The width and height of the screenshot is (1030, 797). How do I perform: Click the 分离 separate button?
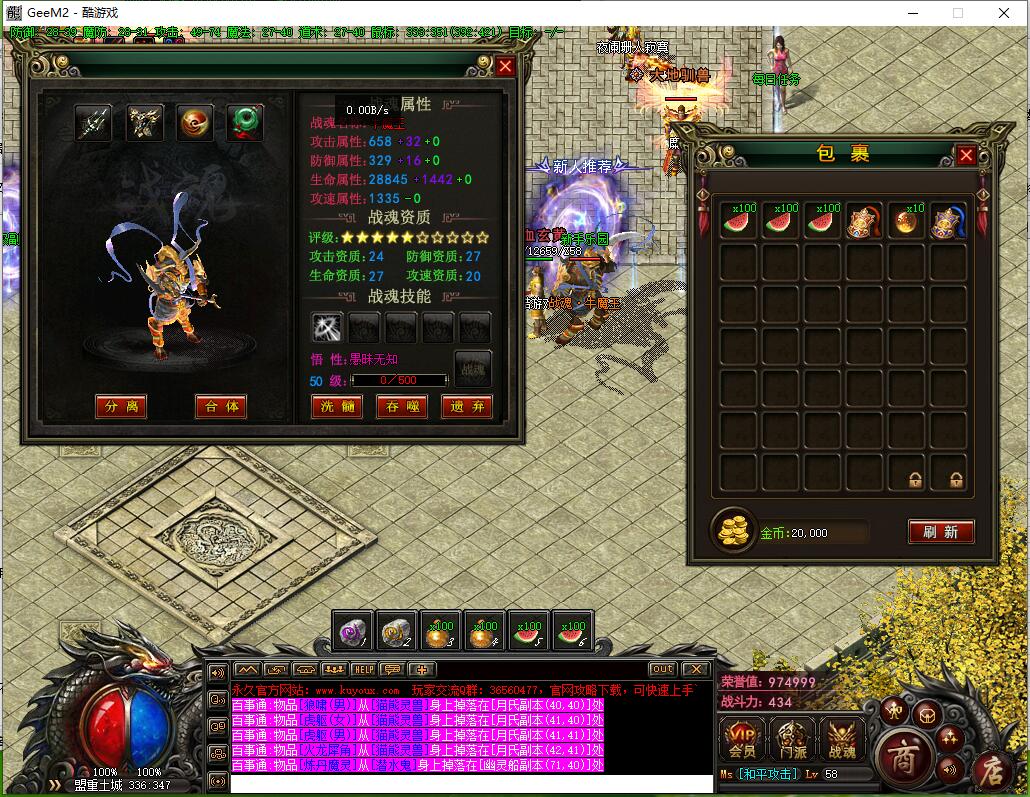tap(121, 407)
